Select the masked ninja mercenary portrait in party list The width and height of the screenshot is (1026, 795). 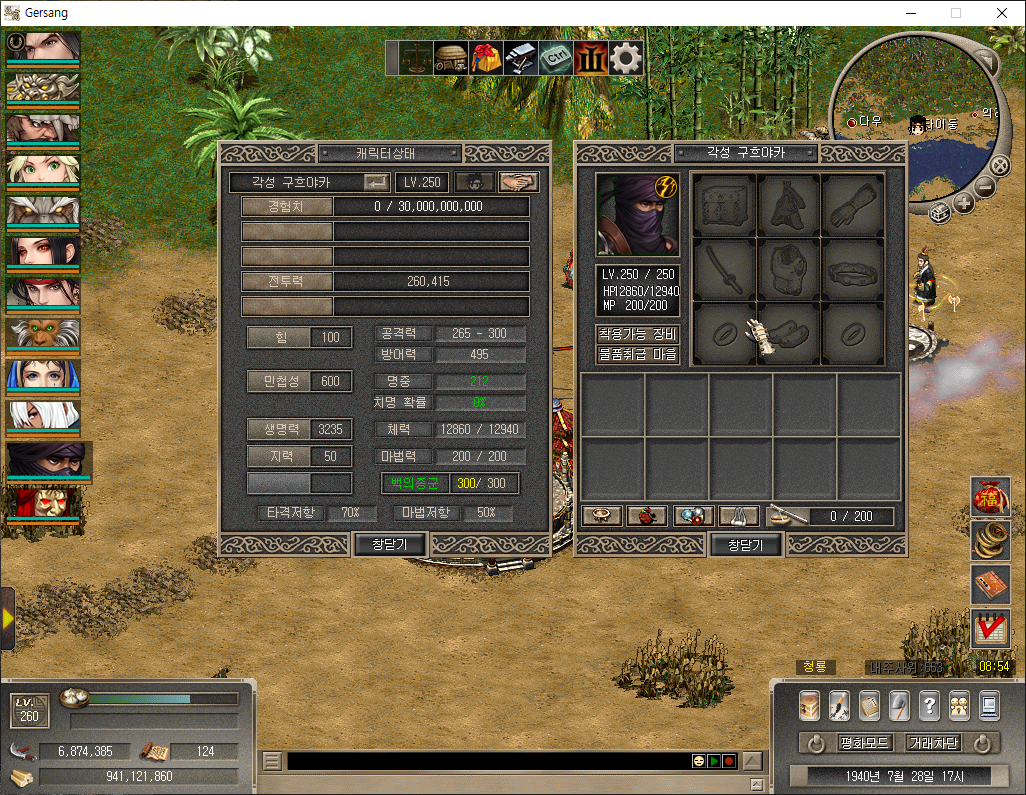46,459
